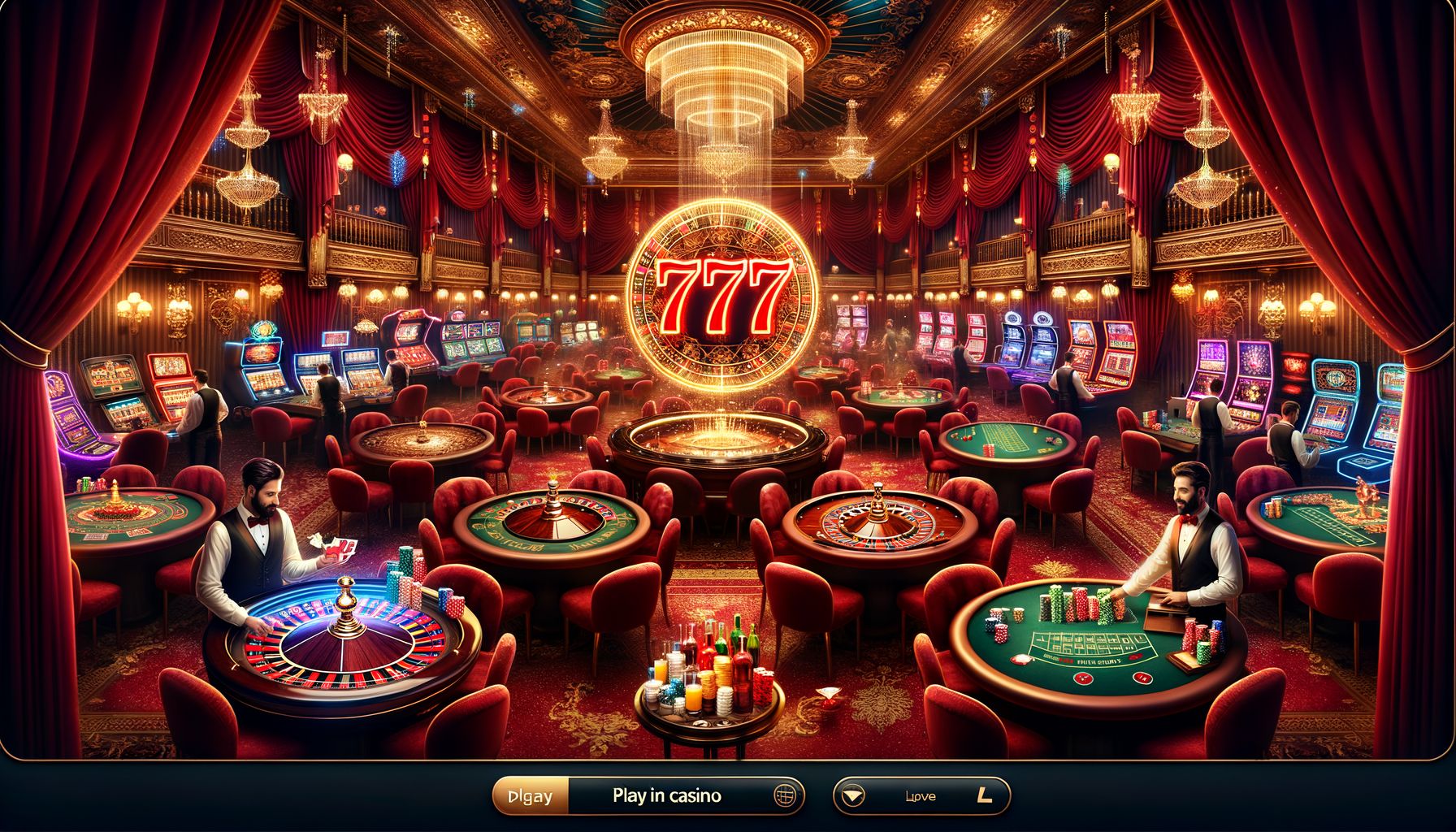
Task: Click the gold L-shaped icon
Action: pos(986,796)
